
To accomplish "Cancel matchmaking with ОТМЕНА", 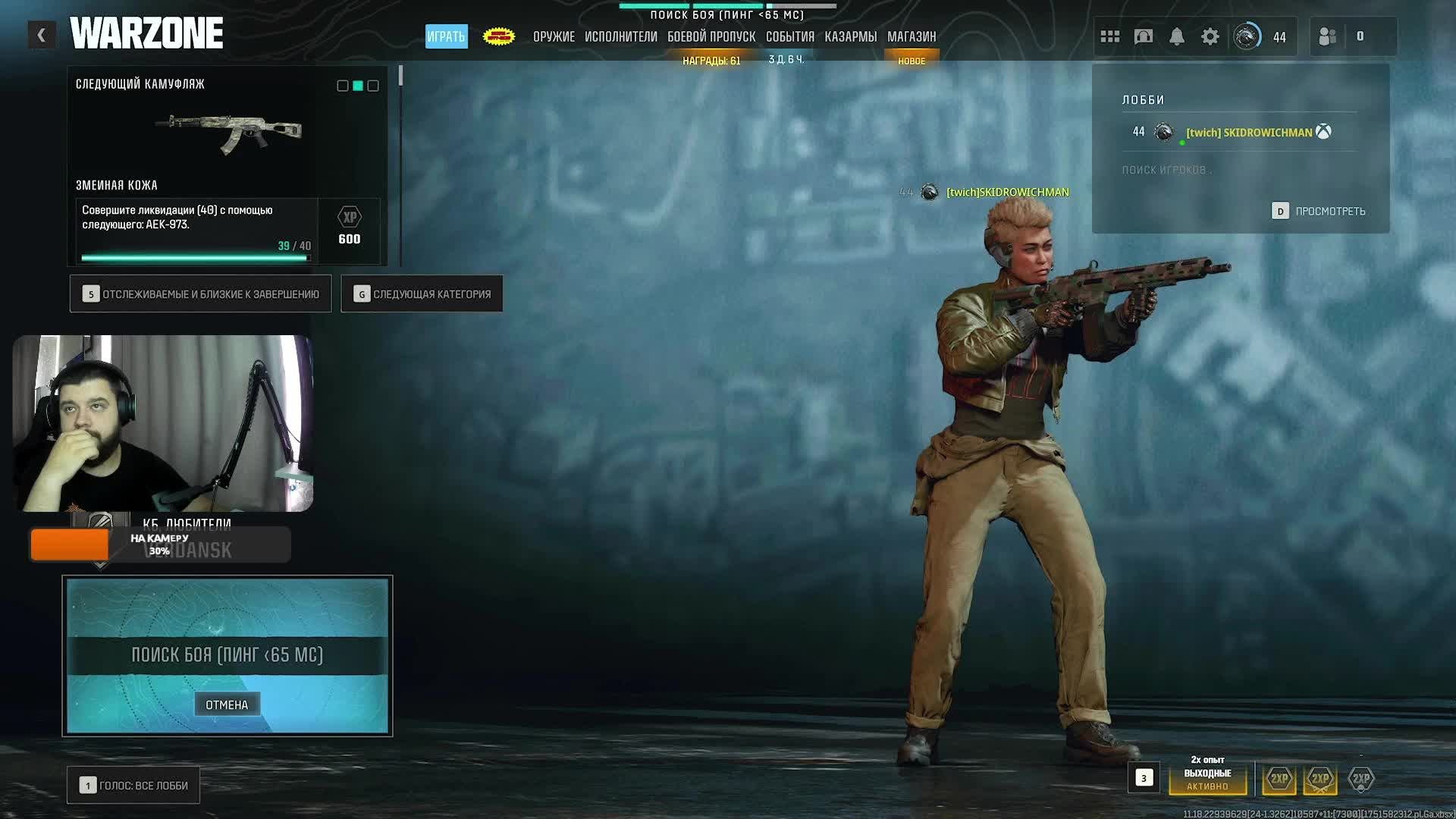I will (227, 704).
